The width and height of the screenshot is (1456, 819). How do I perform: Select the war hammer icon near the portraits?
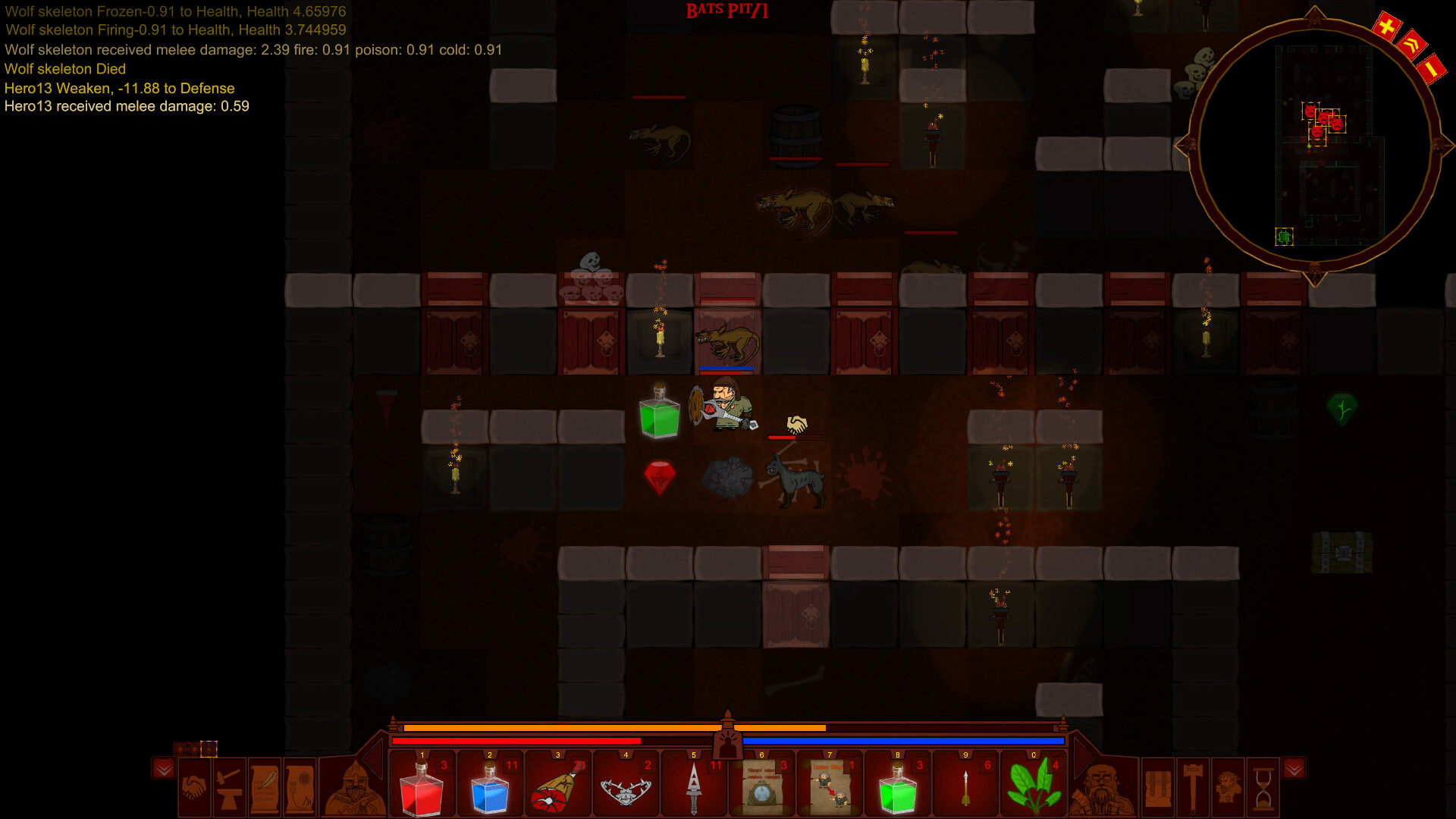1193,788
